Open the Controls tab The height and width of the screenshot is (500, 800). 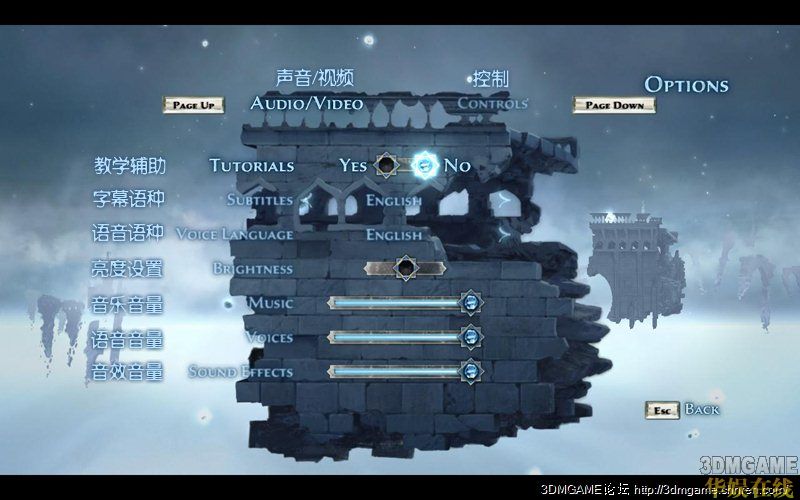pos(492,103)
